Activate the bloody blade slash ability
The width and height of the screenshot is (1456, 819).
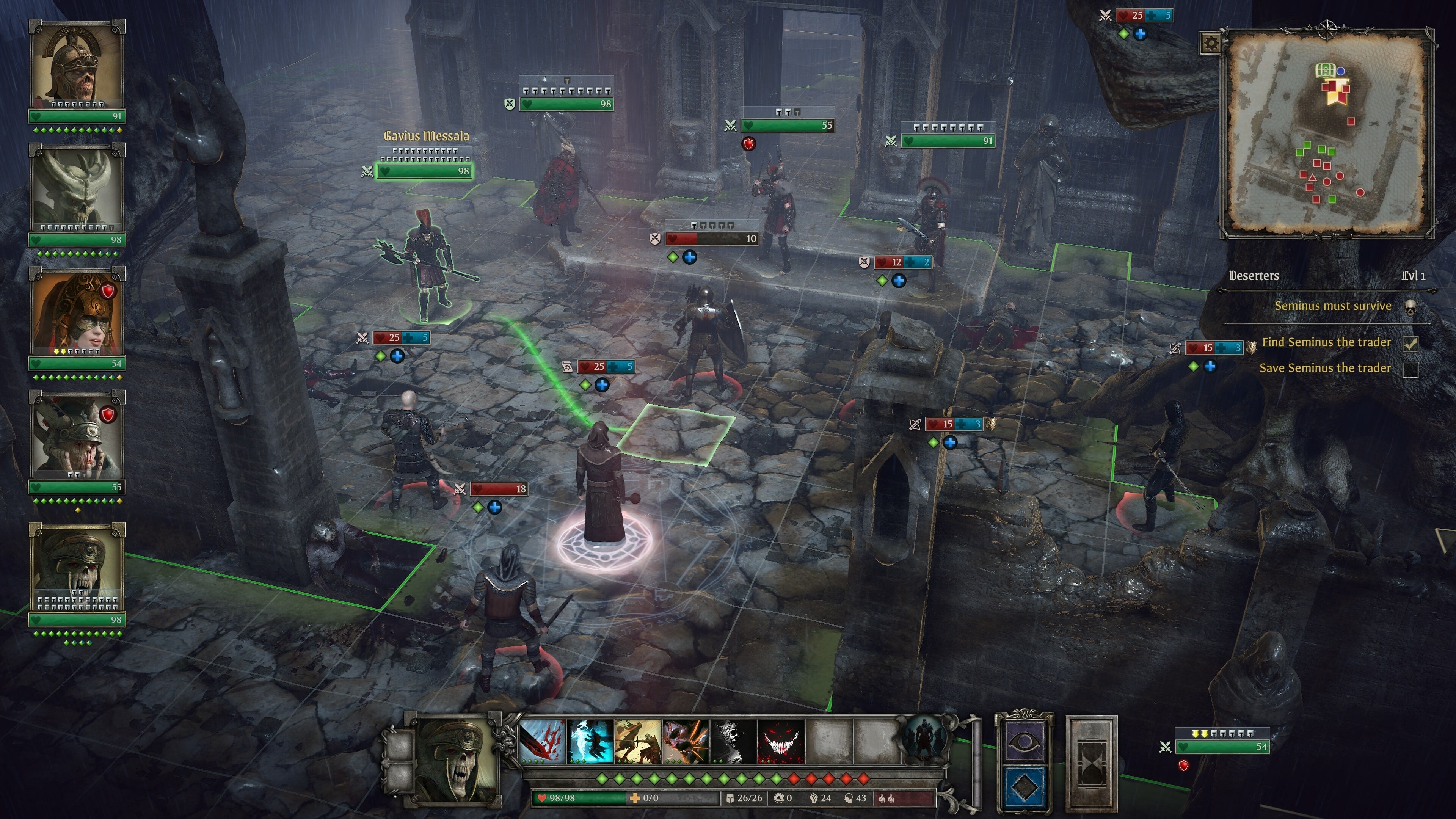click(542, 741)
